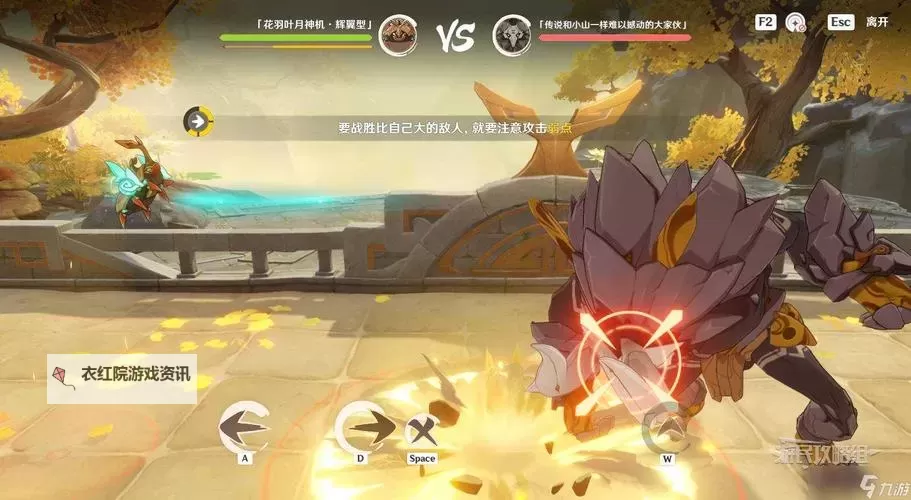The image size is (911, 500).
Task: Click the yellow arrow hint icon
Action: (x=198, y=122)
